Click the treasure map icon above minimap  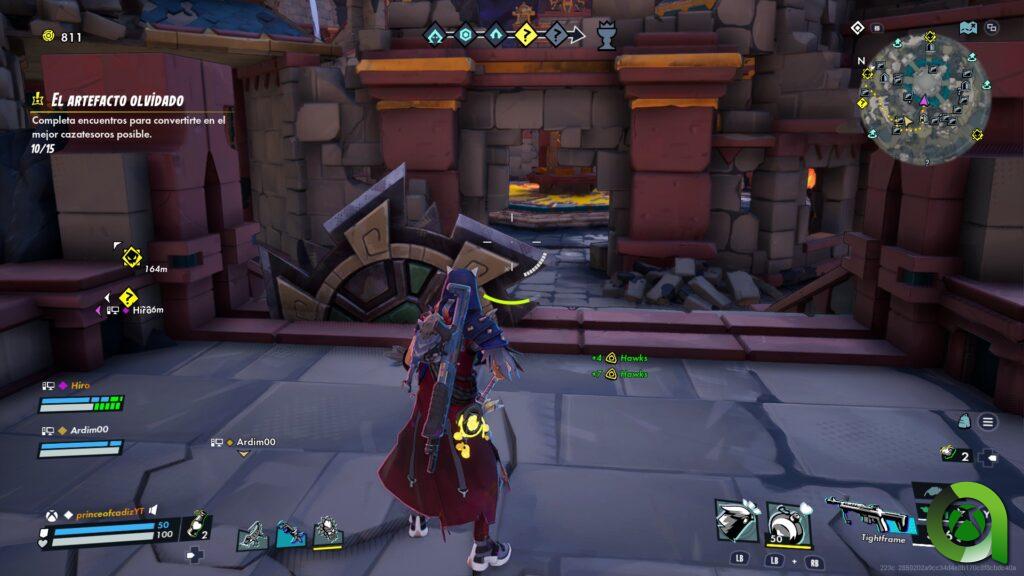click(x=967, y=28)
